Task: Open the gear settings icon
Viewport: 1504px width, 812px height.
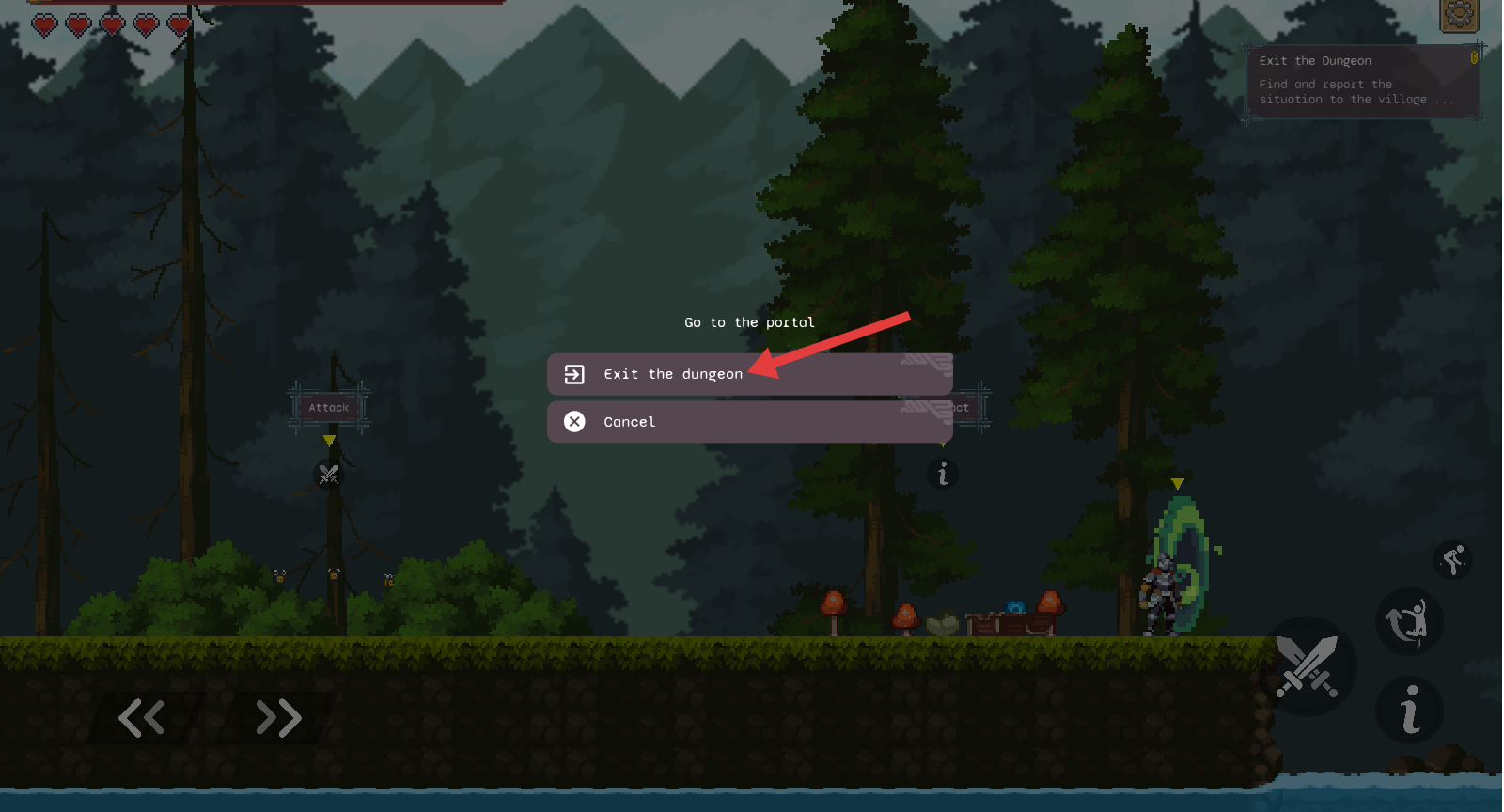Action: coord(1459,14)
